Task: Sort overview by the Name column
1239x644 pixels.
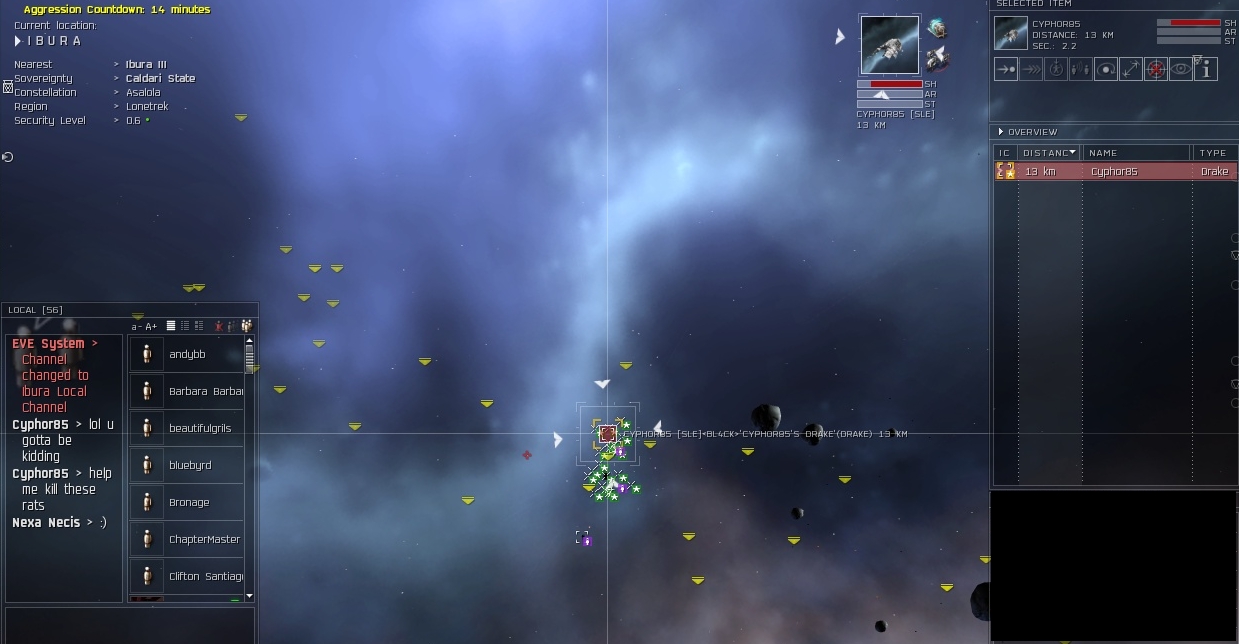Action: (x=1137, y=153)
